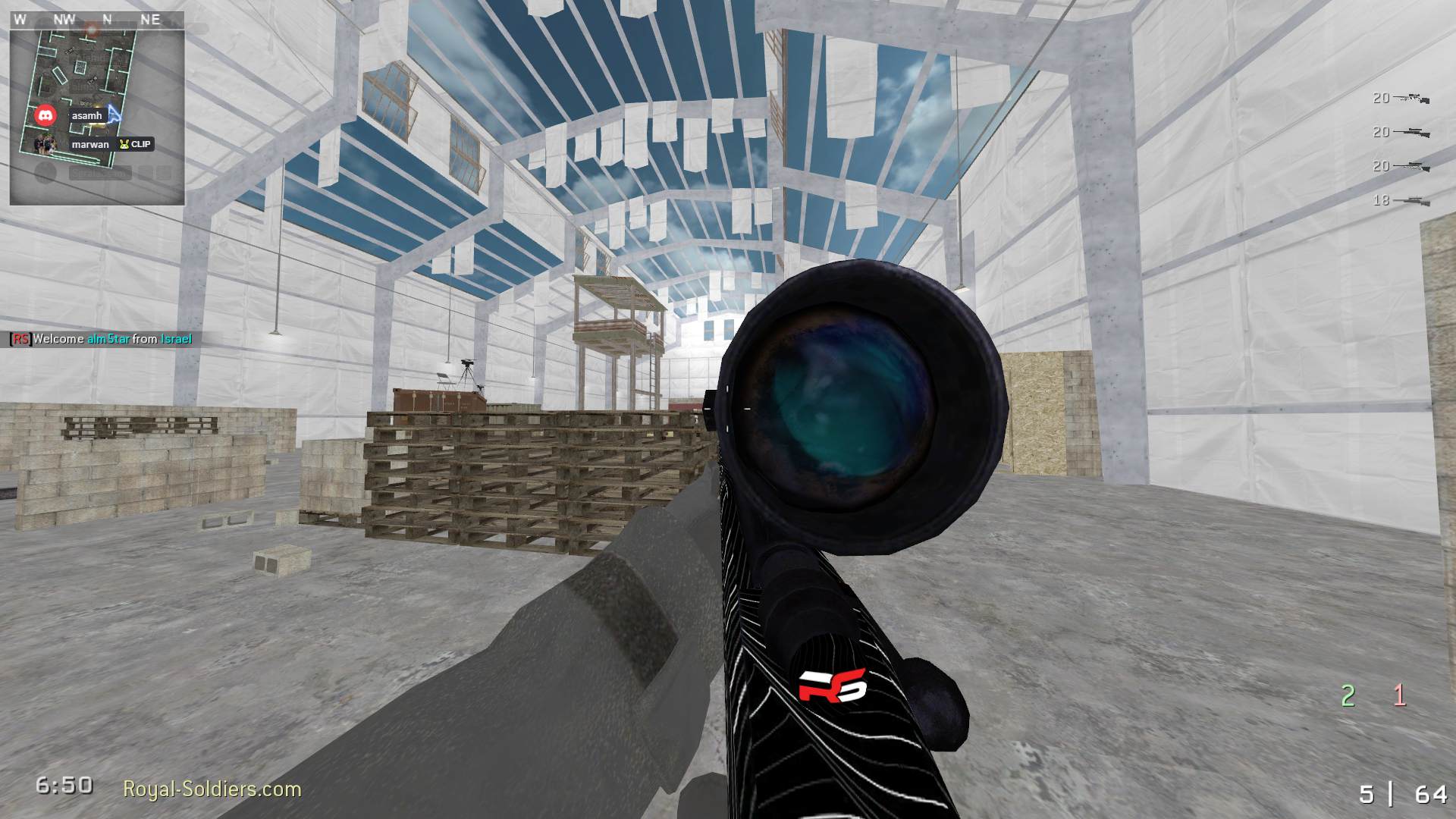Click the N compass heading
The height and width of the screenshot is (819, 1456).
coord(107,20)
